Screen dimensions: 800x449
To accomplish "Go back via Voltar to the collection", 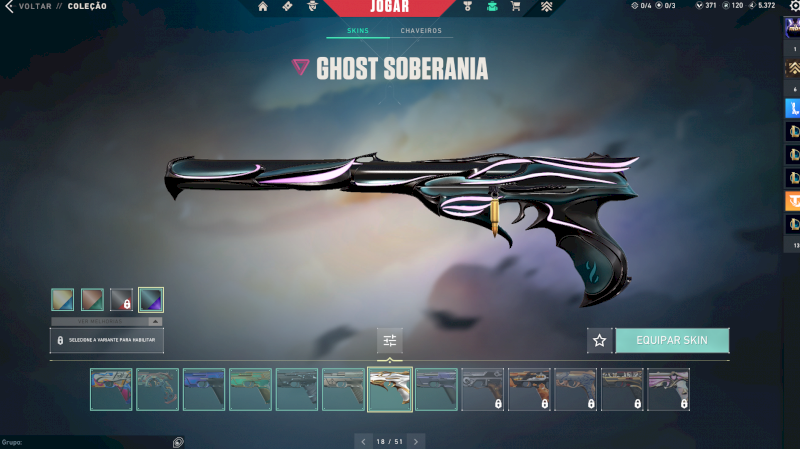I will point(27,6).
